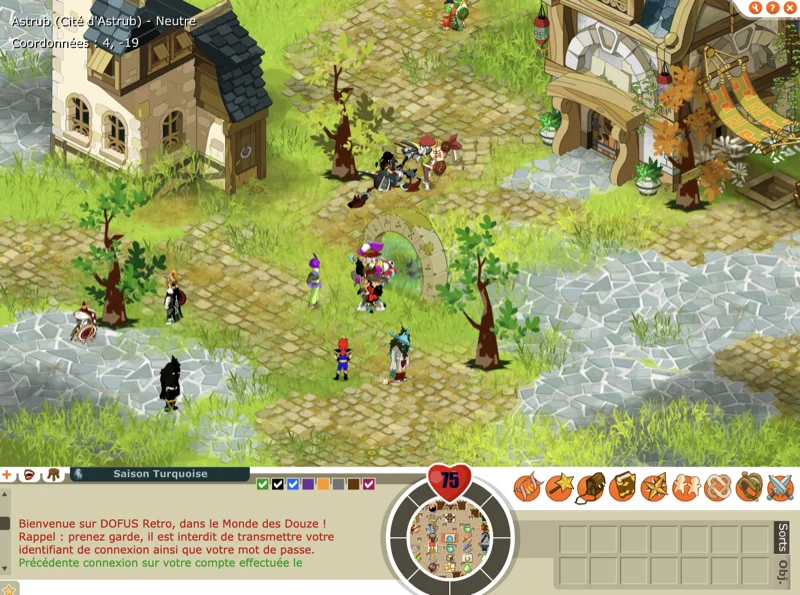The width and height of the screenshot is (800, 595).
Task: Open the smiley mouth emotes button
Action: tap(30, 474)
